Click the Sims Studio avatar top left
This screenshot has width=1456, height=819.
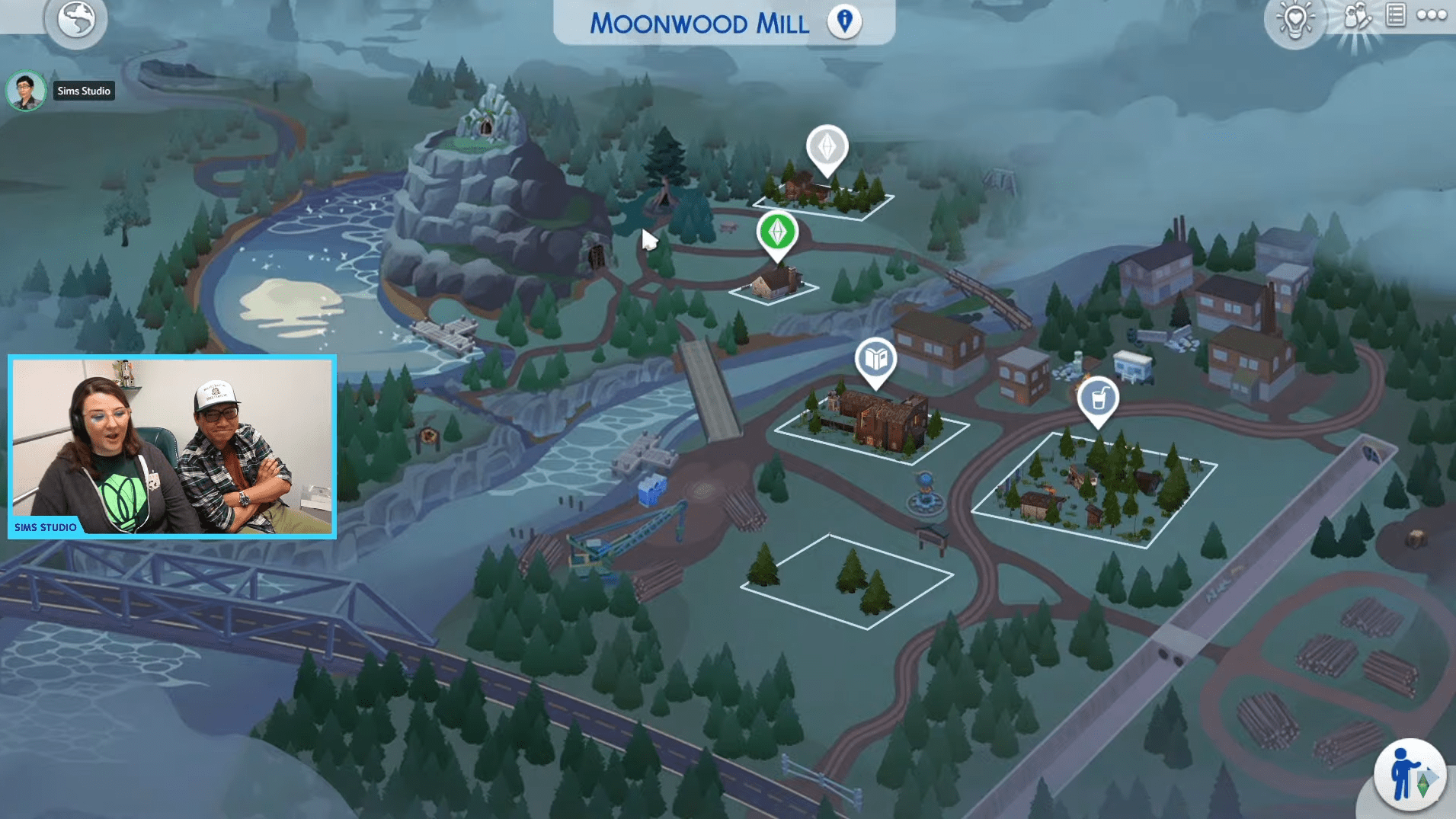pos(26,91)
